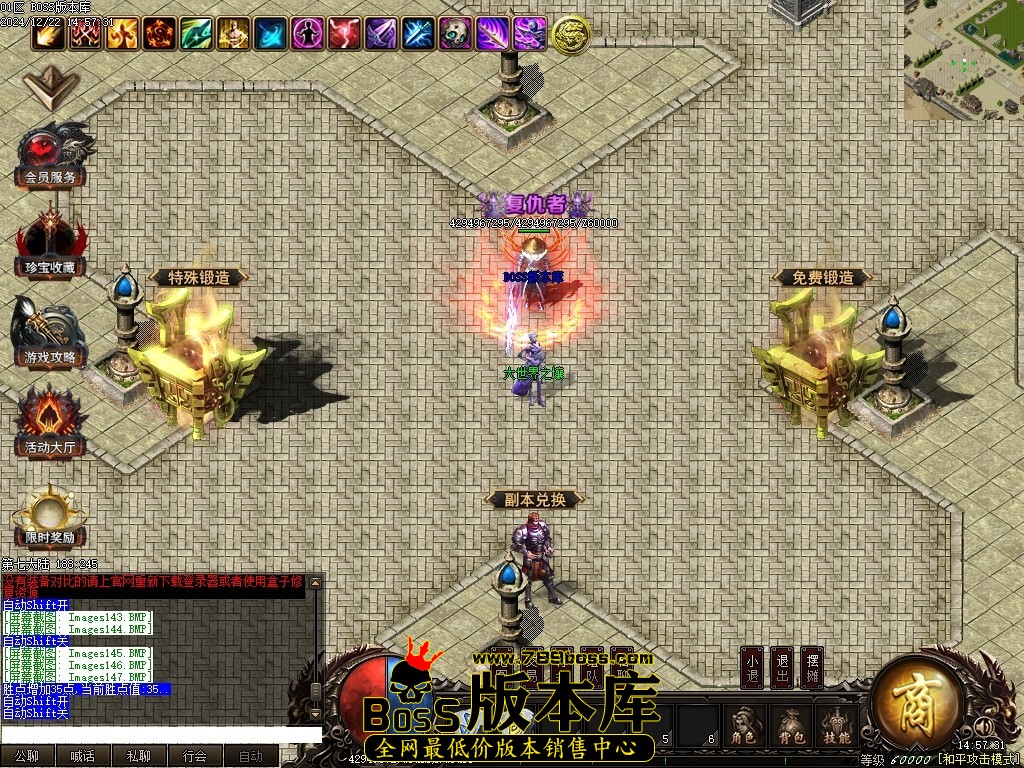Switch to the 私聊 private chat tab
The image size is (1024, 768).
(139, 757)
